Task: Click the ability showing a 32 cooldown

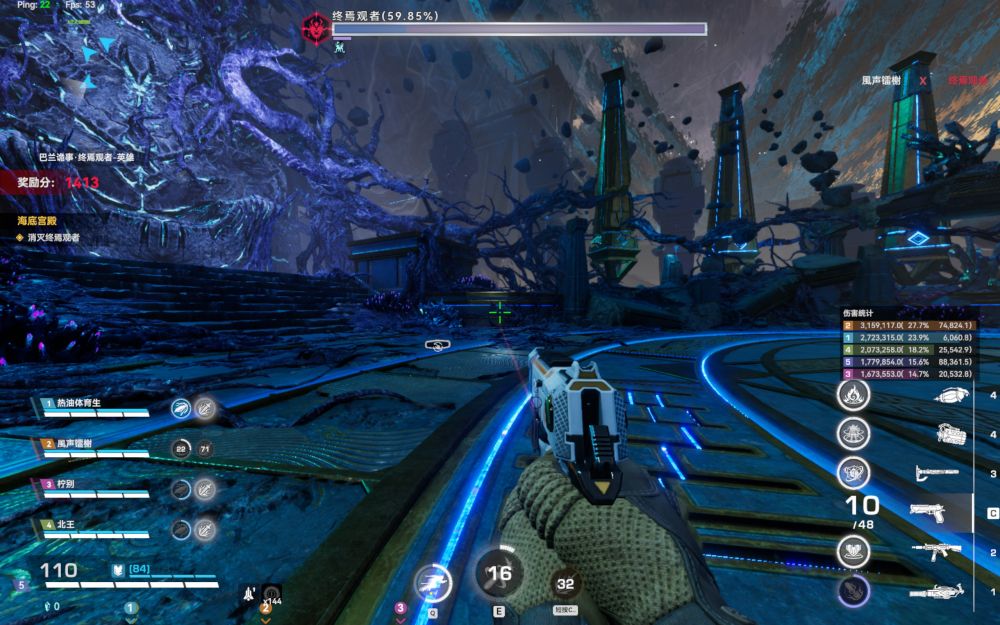Action: click(x=566, y=584)
